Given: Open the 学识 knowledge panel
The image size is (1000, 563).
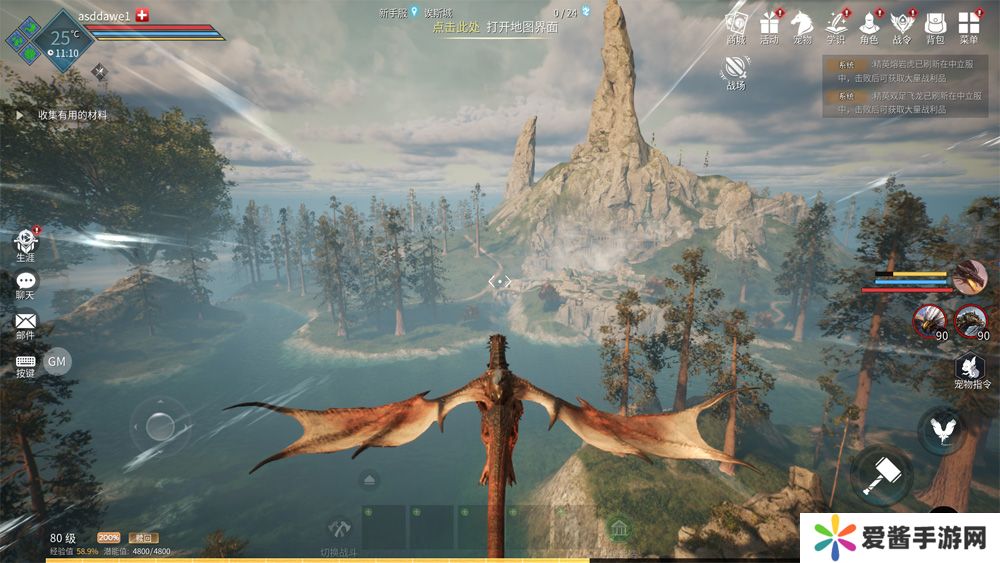Looking at the screenshot, I should [836, 24].
